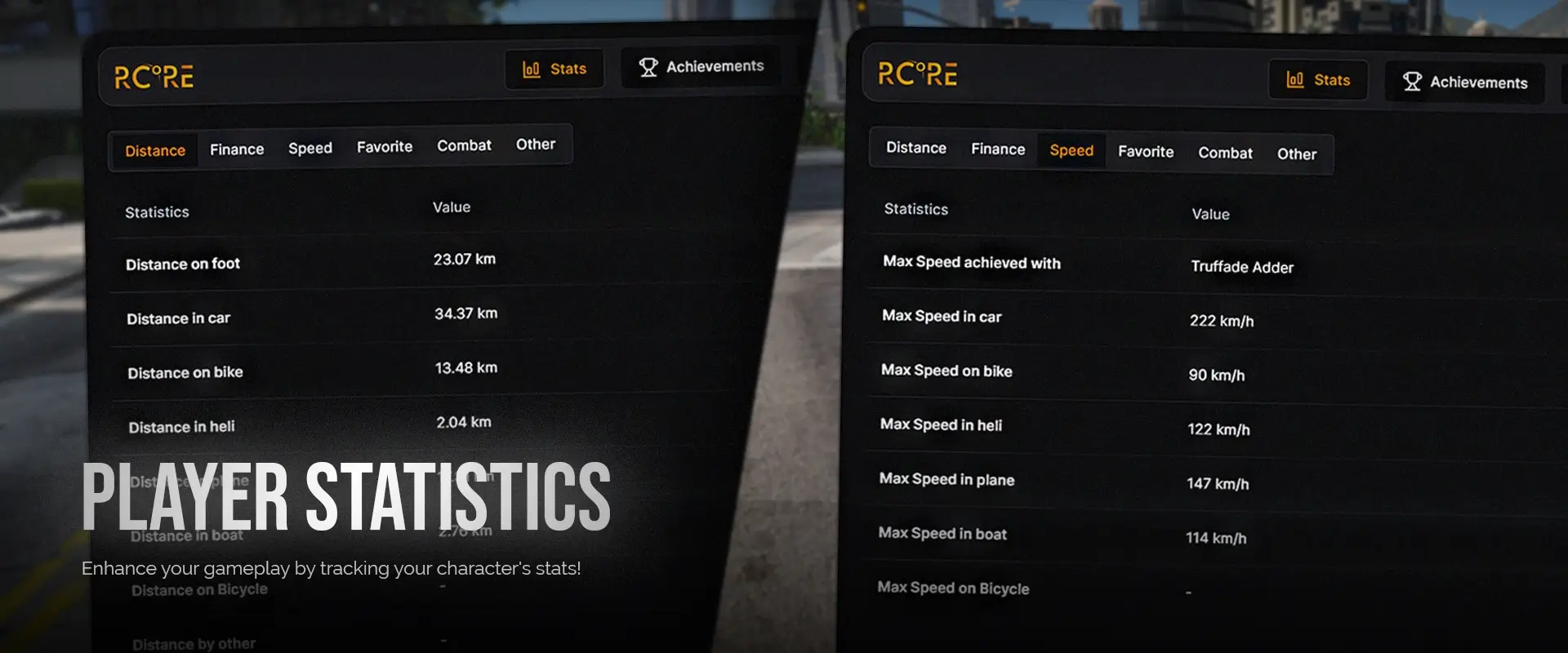Click the Achievements button in the left panel
The image size is (1568, 653).
tap(700, 67)
